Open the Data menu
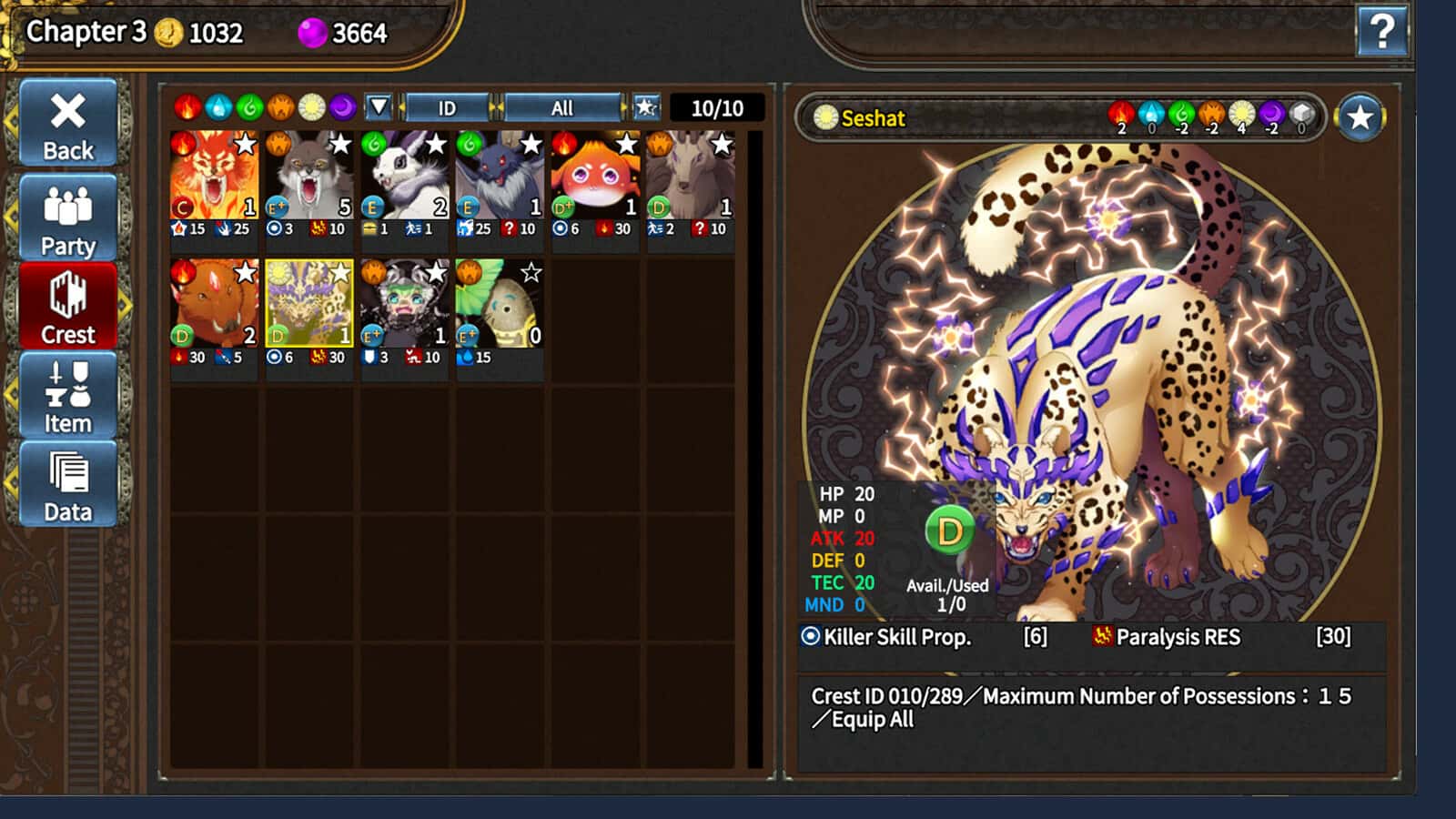1456x819 pixels. click(x=68, y=485)
